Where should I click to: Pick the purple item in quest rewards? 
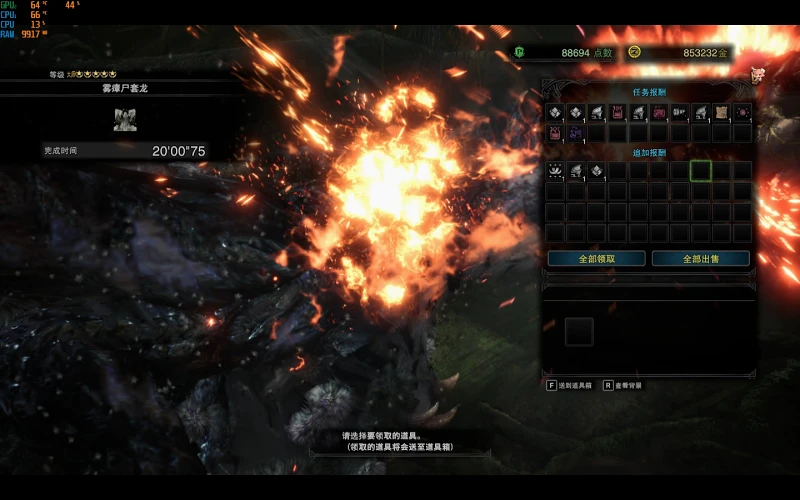tap(575, 133)
